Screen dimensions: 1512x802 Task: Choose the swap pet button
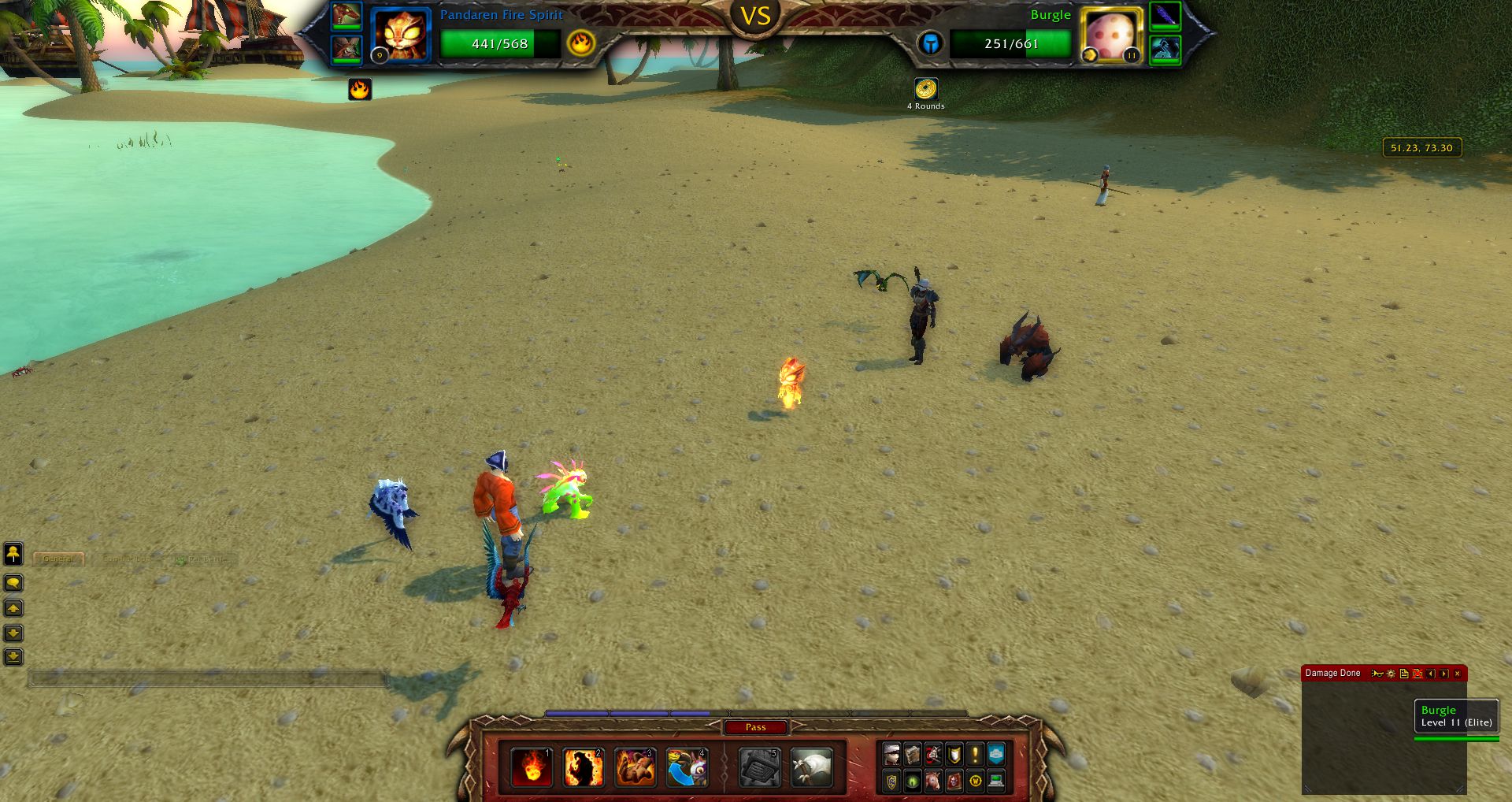687,767
